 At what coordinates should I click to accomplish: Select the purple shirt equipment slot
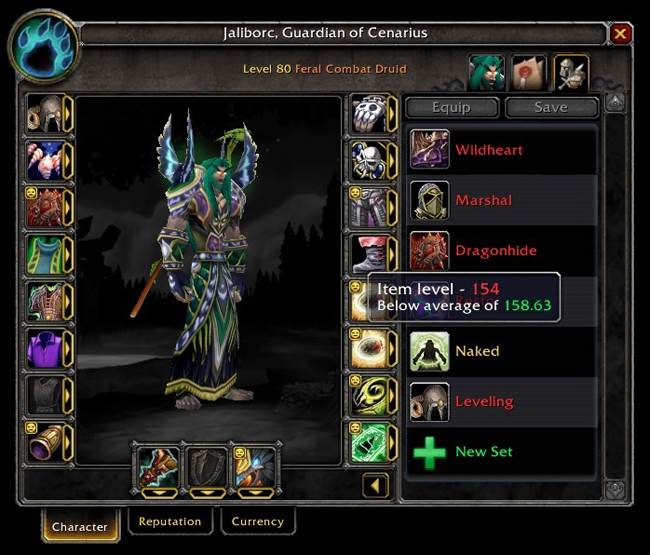(x=46, y=348)
